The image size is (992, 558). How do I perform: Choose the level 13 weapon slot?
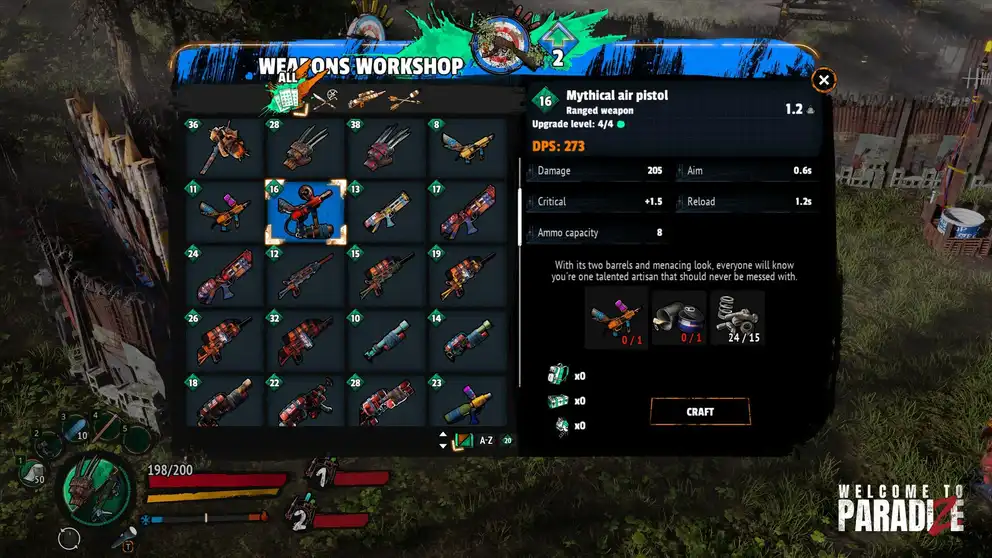point(387,212)
